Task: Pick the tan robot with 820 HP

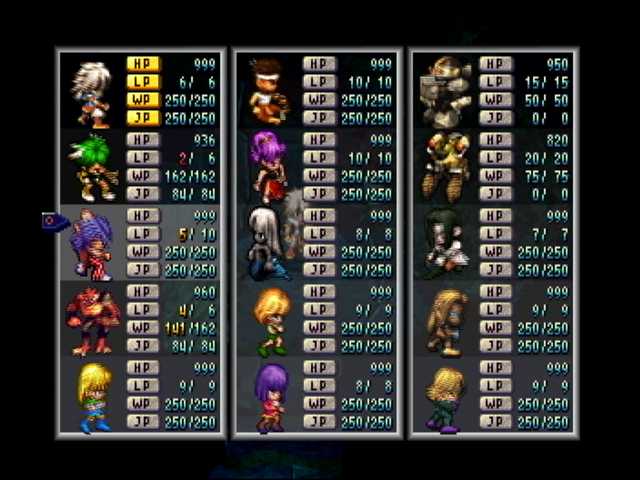Action: pos(445,167)
